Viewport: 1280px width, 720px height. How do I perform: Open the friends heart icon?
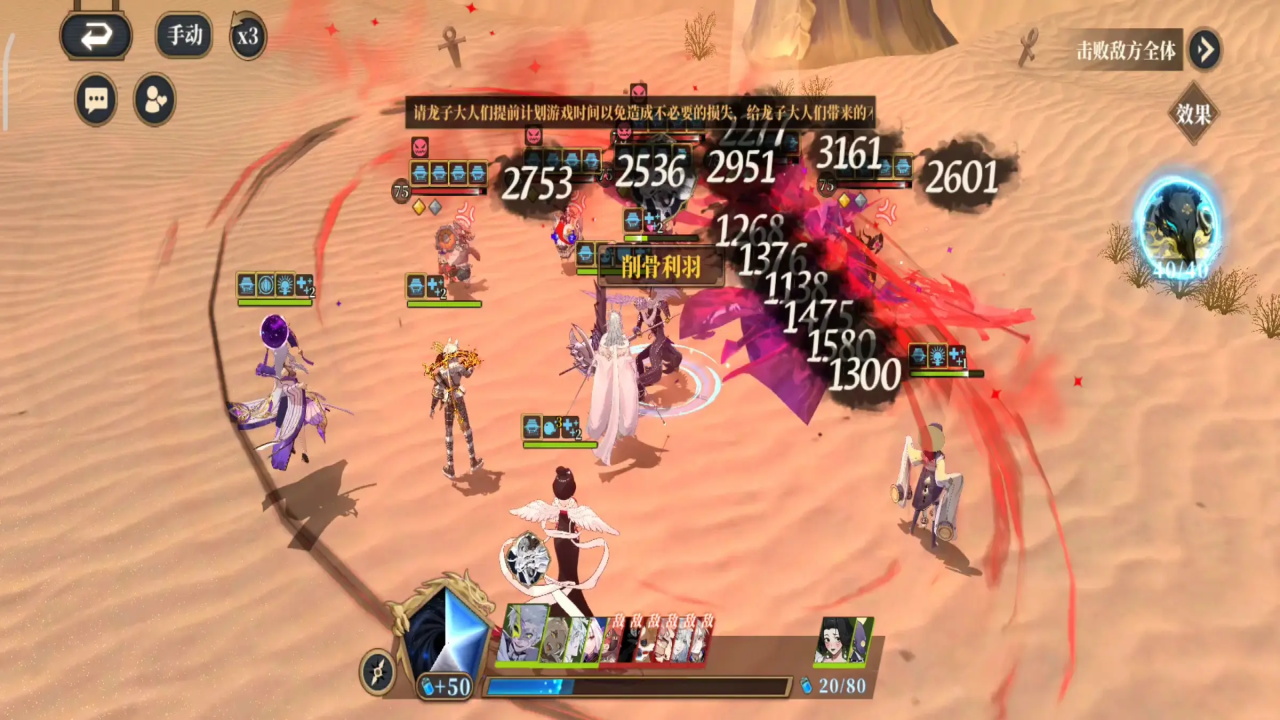click(x=155, y=100)
